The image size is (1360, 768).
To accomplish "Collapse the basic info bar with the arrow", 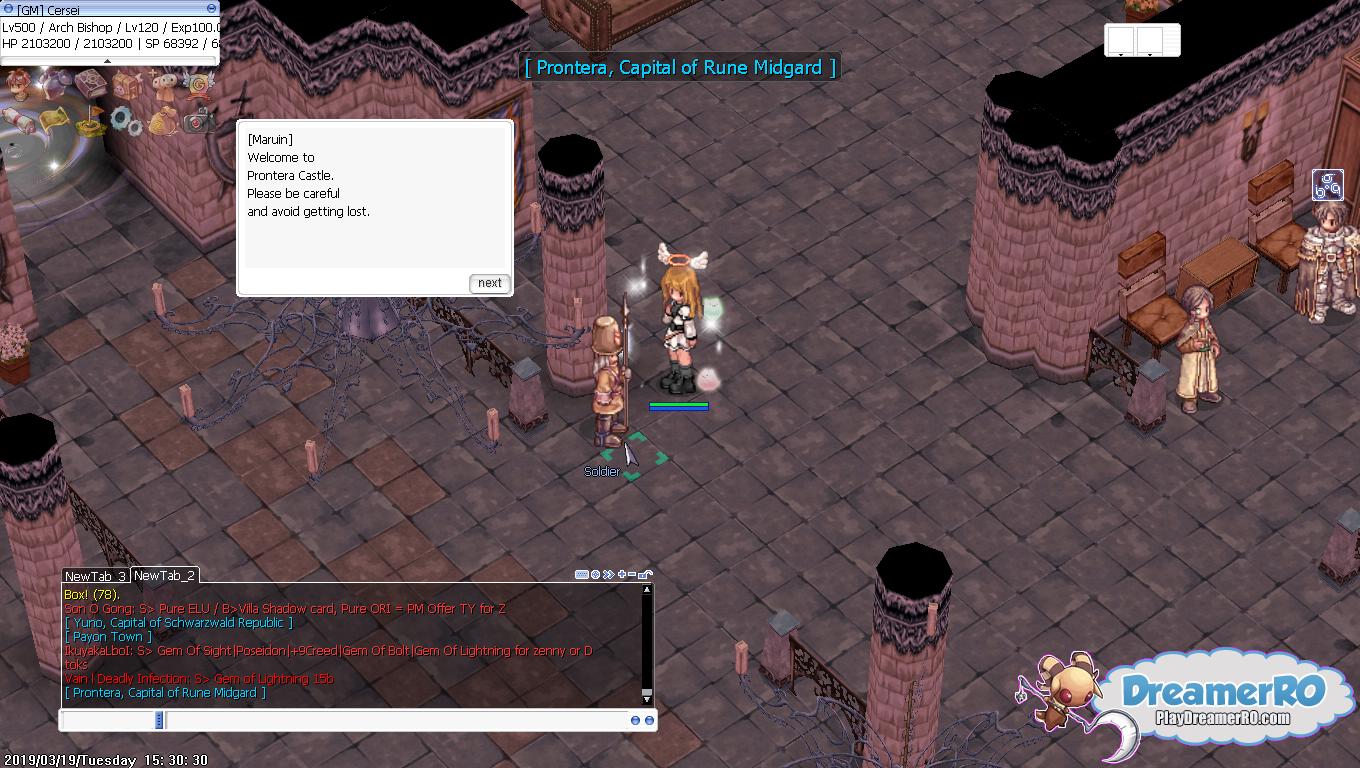I will coord(108,61).
